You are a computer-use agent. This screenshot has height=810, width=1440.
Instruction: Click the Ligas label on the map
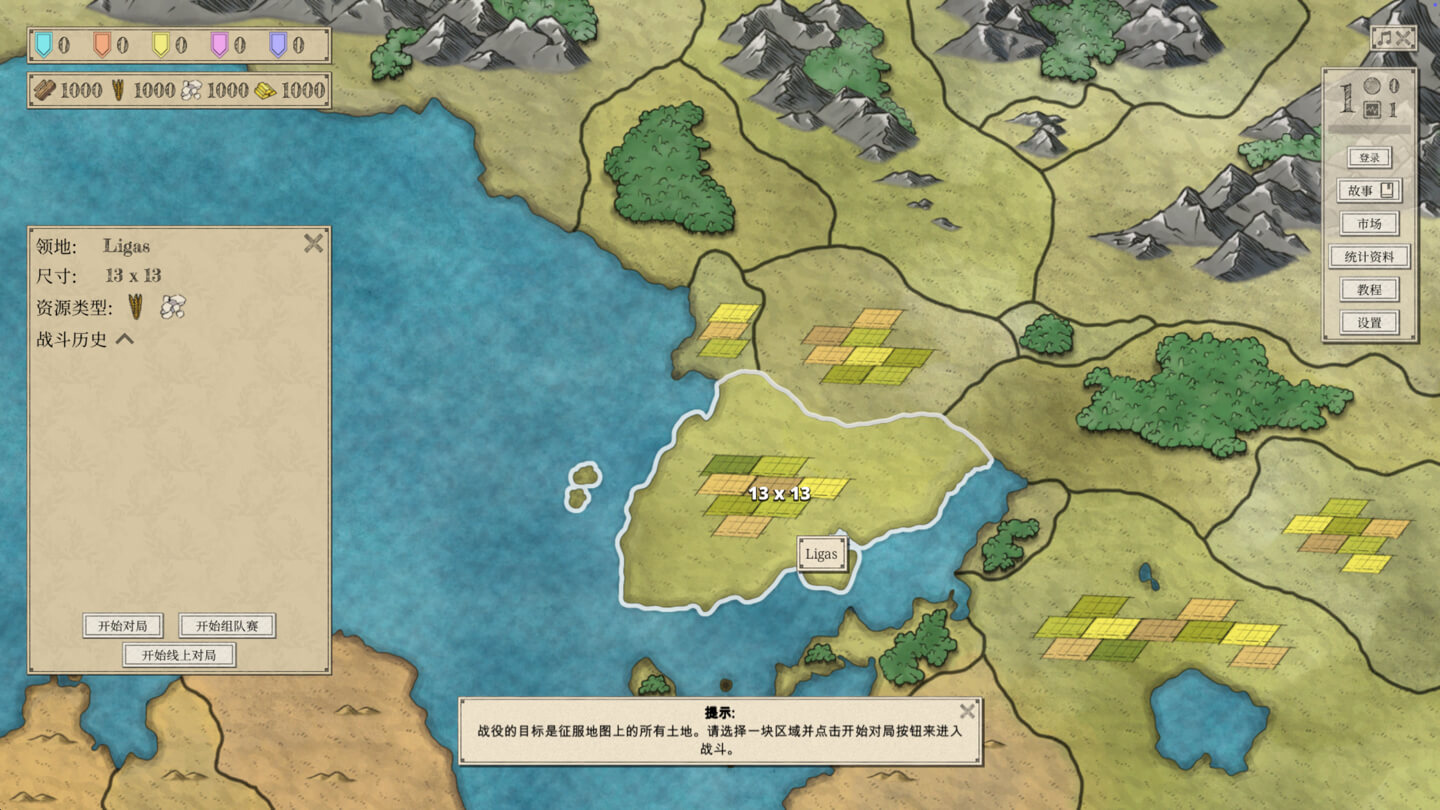(x=823, y=553)
